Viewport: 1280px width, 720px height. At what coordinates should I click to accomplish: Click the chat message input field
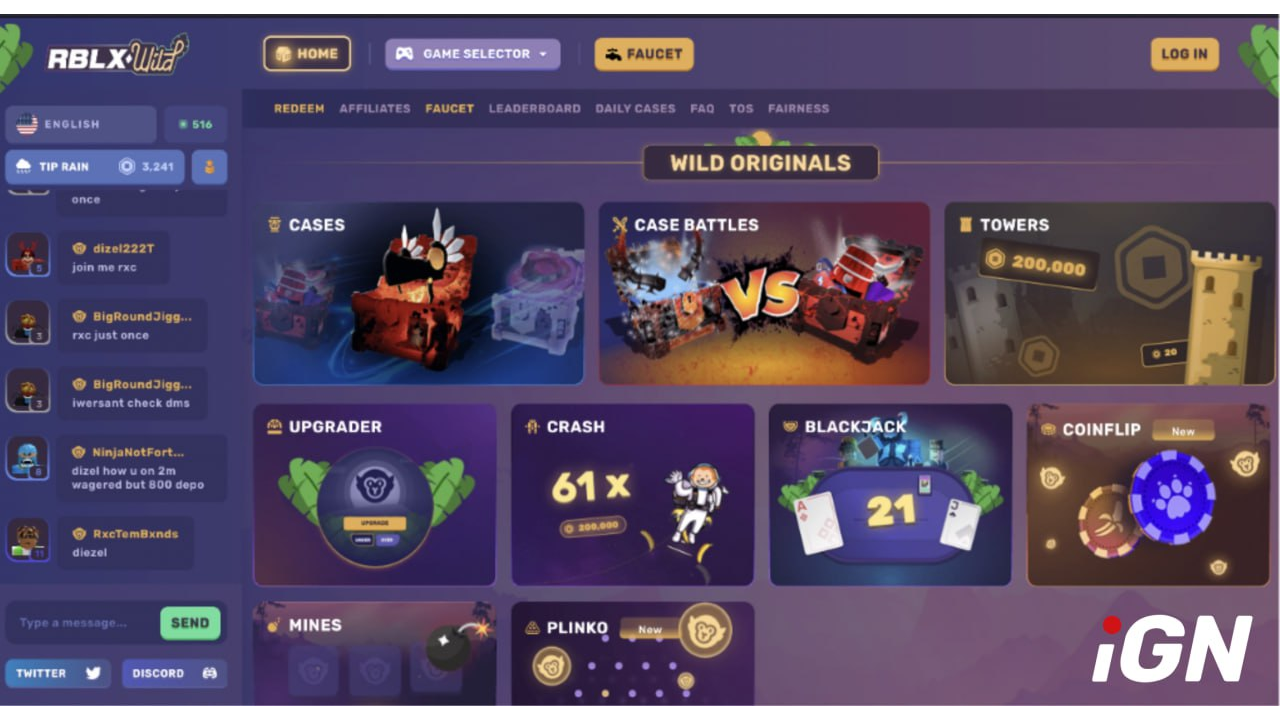click(x=80, y=623)
